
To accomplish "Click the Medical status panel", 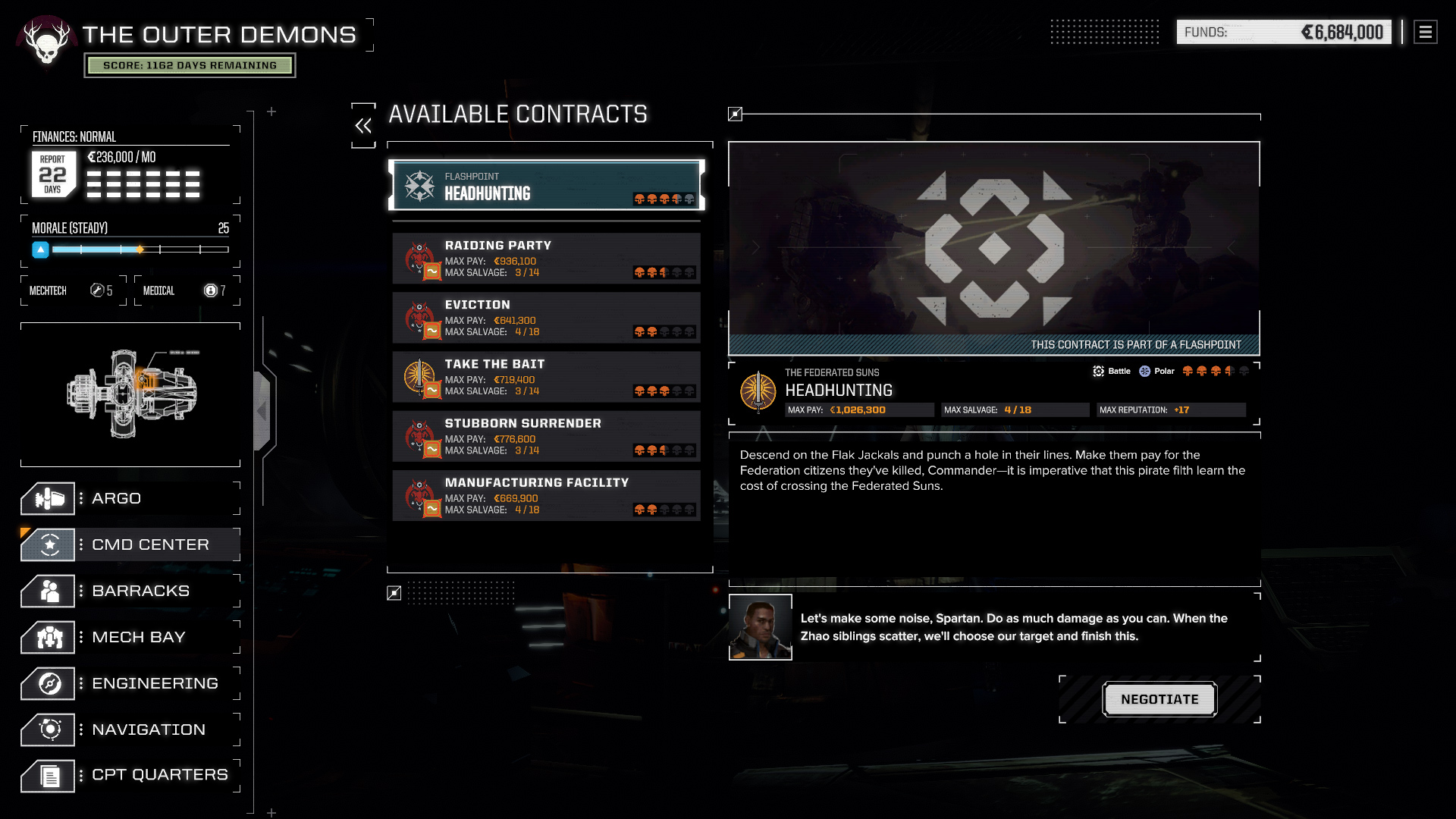I will [187, 290].
